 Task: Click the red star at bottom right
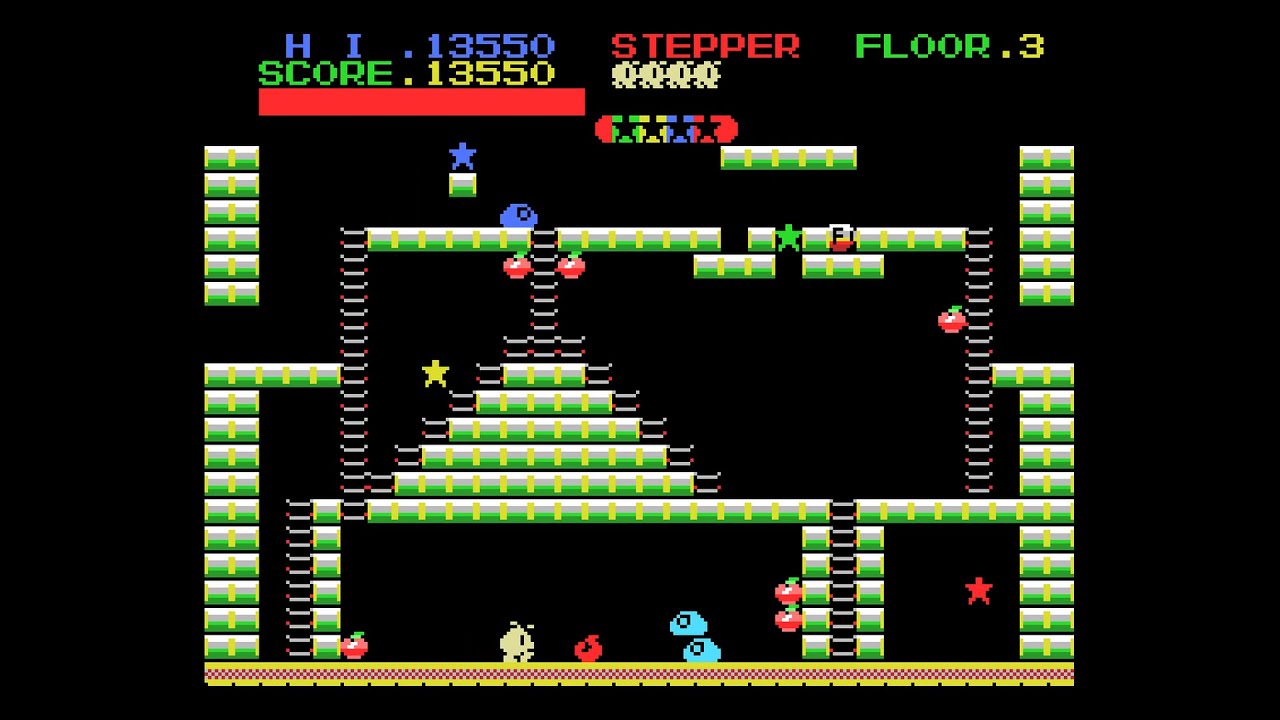tap(977, 591)
